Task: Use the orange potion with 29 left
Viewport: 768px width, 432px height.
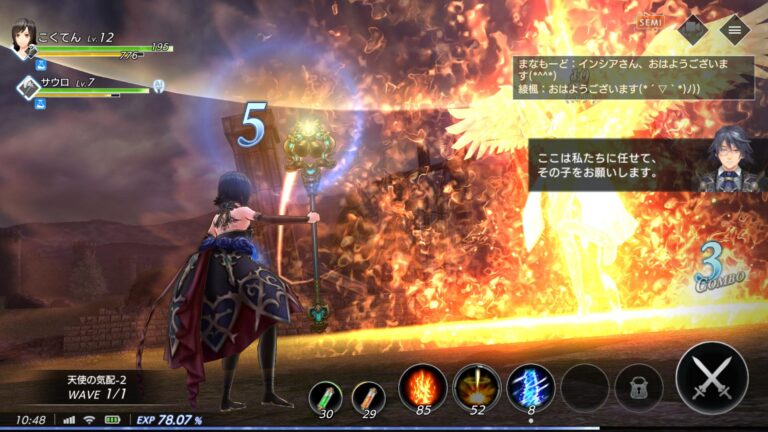Action: pos(368,396)
